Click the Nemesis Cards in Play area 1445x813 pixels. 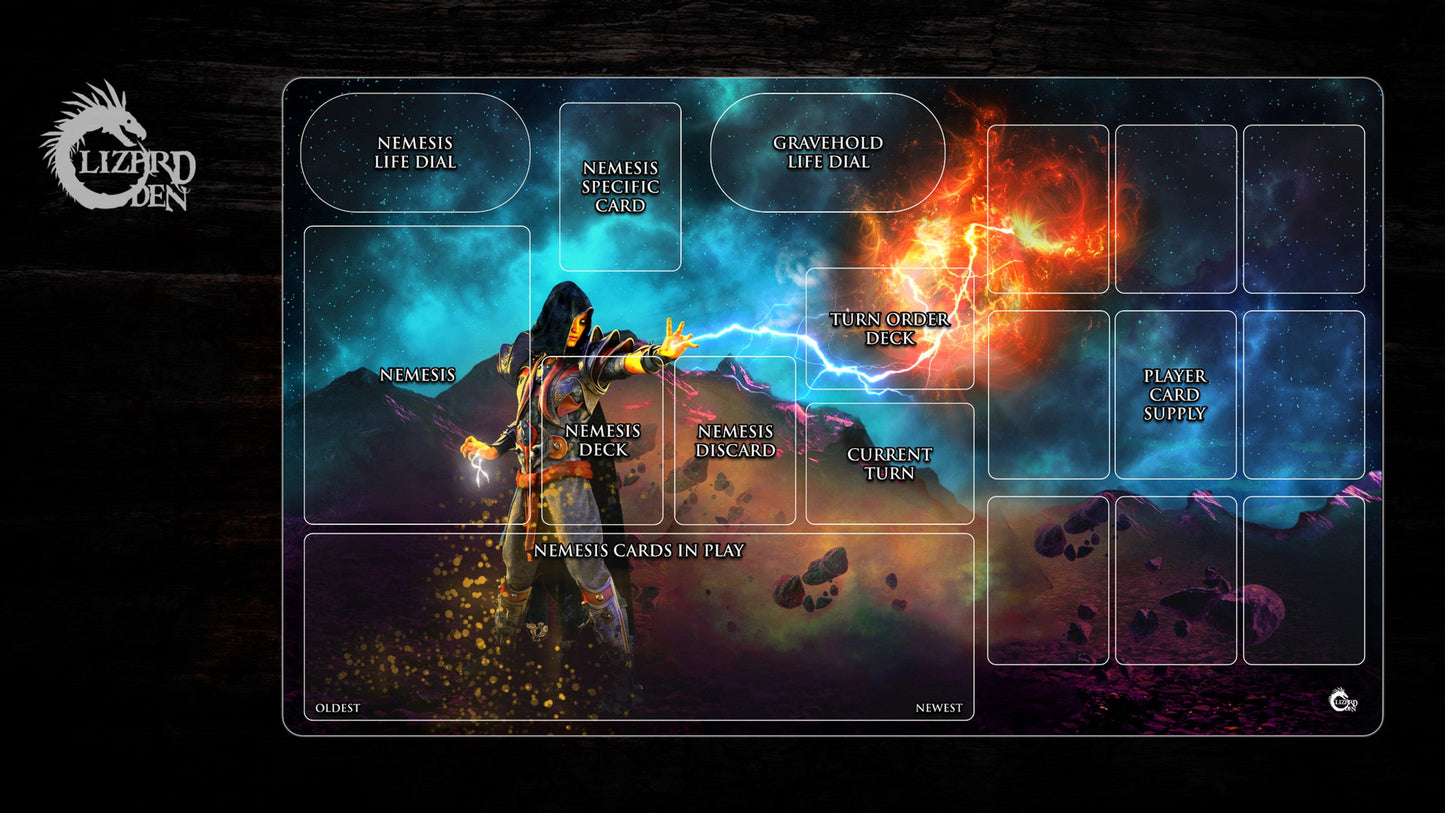click(x=638, y=626)
